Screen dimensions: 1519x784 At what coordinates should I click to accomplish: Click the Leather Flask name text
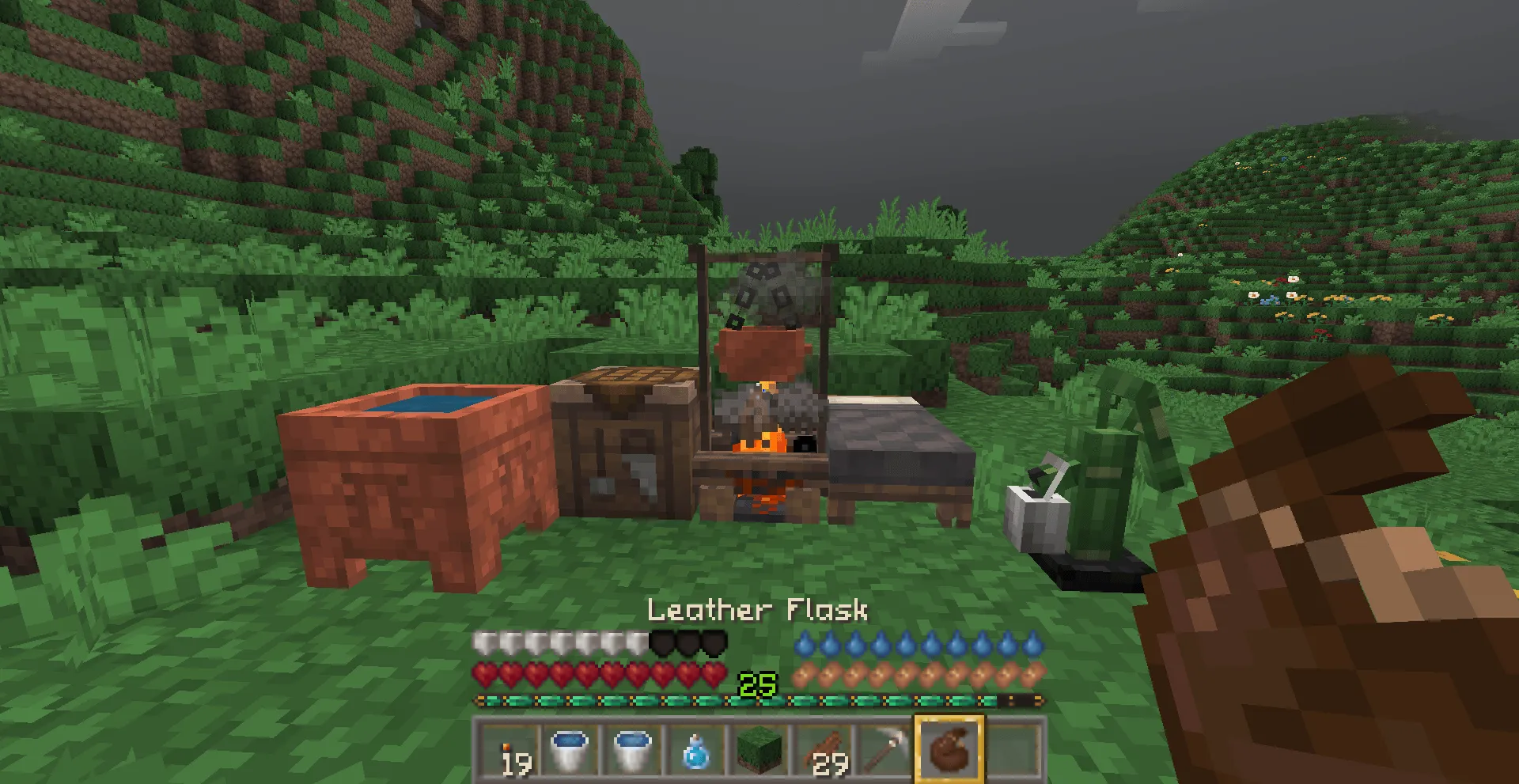click(x=757, y=611)
